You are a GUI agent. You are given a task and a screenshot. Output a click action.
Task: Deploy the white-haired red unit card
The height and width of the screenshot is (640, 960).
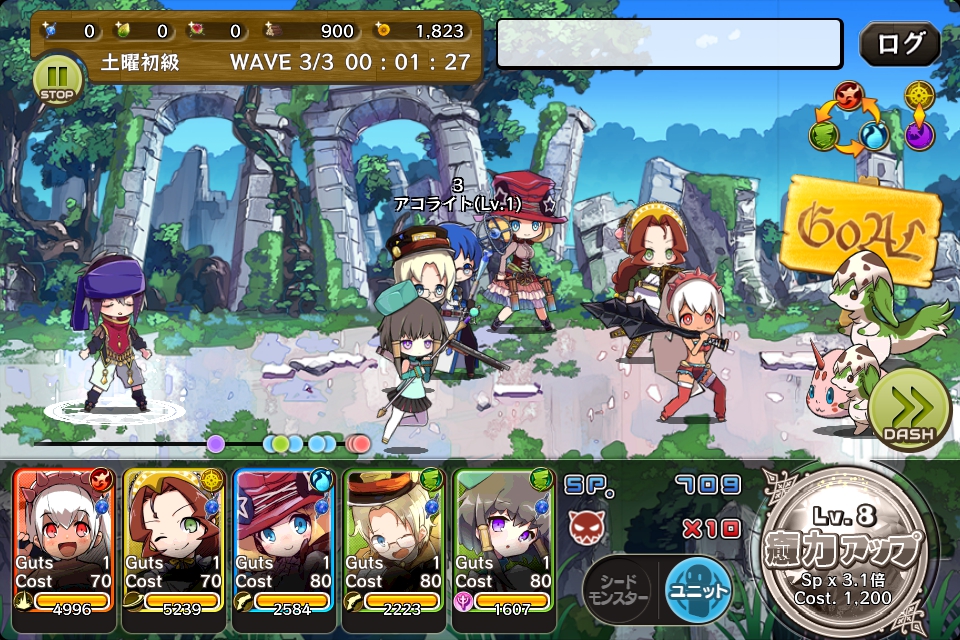[65, 540]
